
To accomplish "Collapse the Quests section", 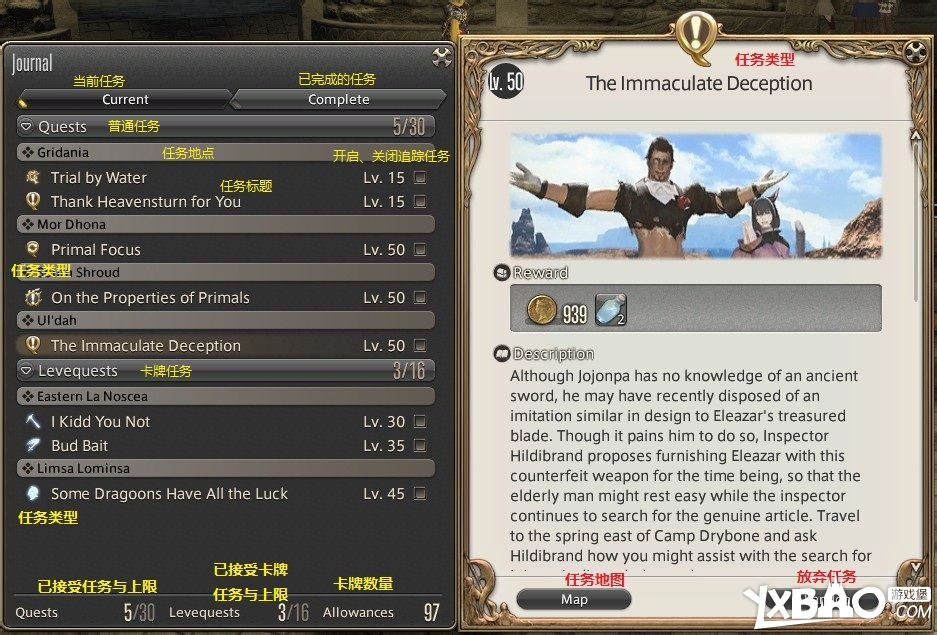I will tap(27, 127).
